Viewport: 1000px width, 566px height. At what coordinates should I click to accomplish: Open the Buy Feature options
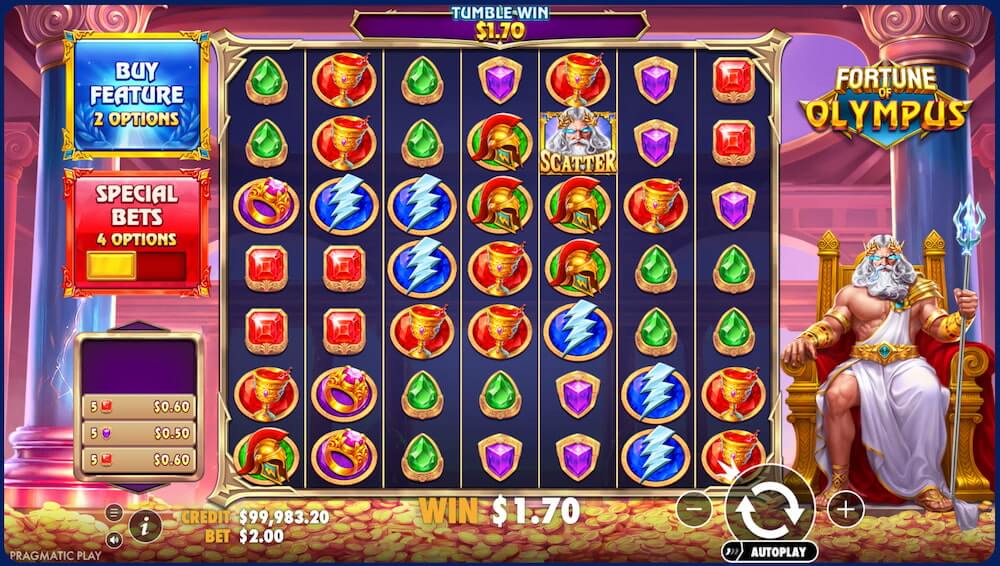click(x=136, y=96)
